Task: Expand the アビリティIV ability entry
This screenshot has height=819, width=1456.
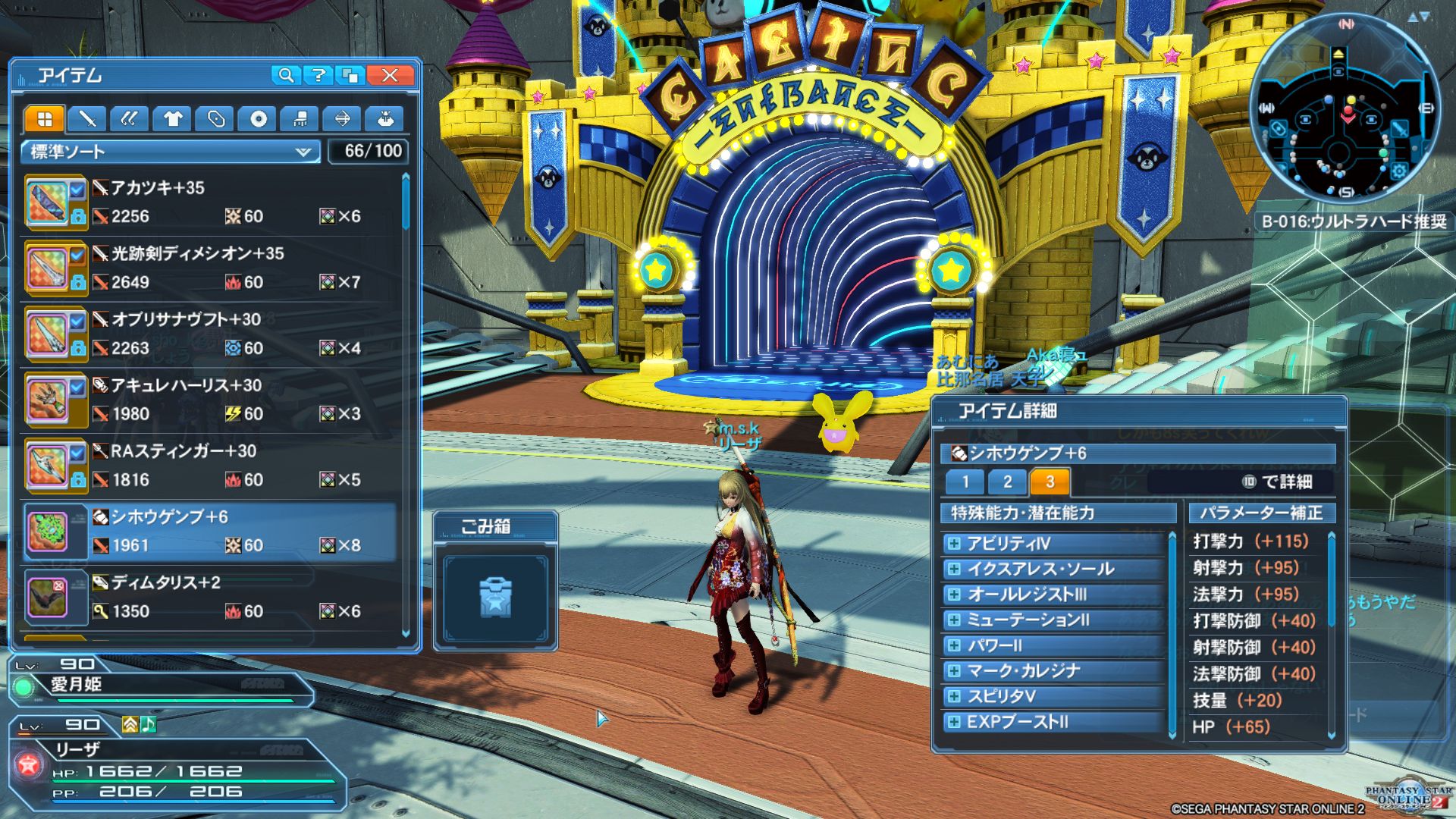Action: pos(954,544)
